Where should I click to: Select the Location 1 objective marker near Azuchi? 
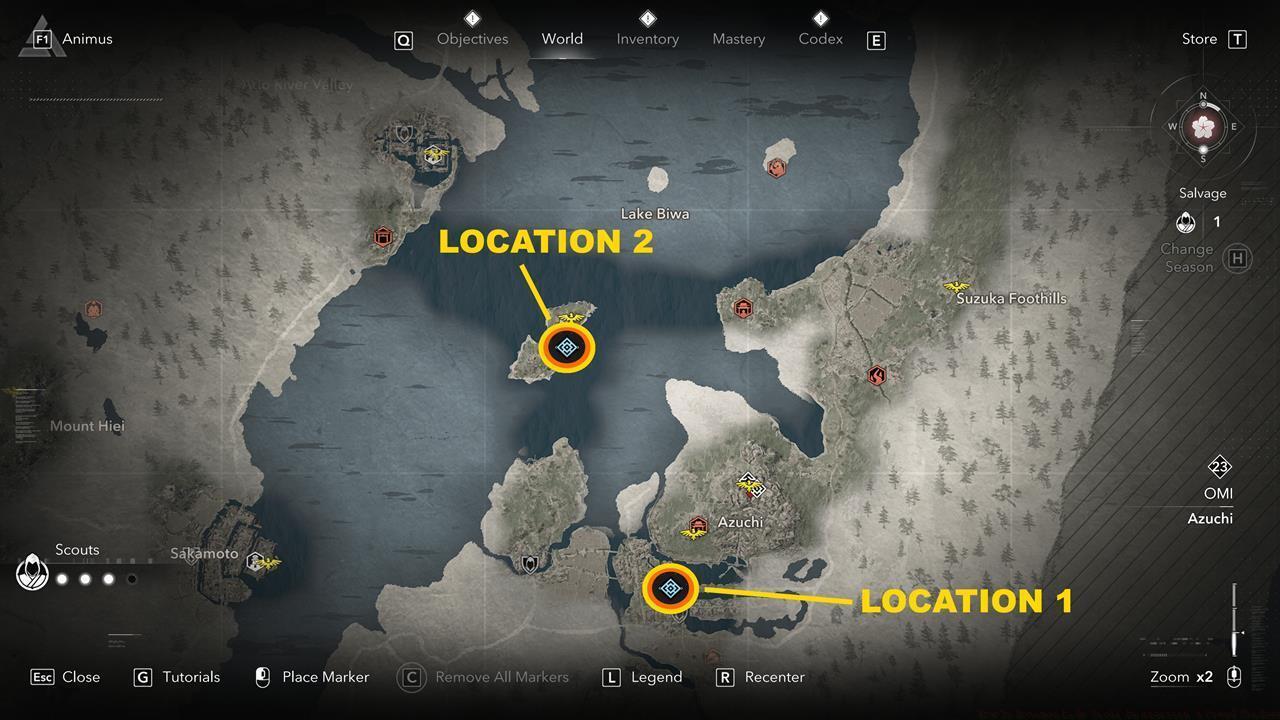(670, 589)
